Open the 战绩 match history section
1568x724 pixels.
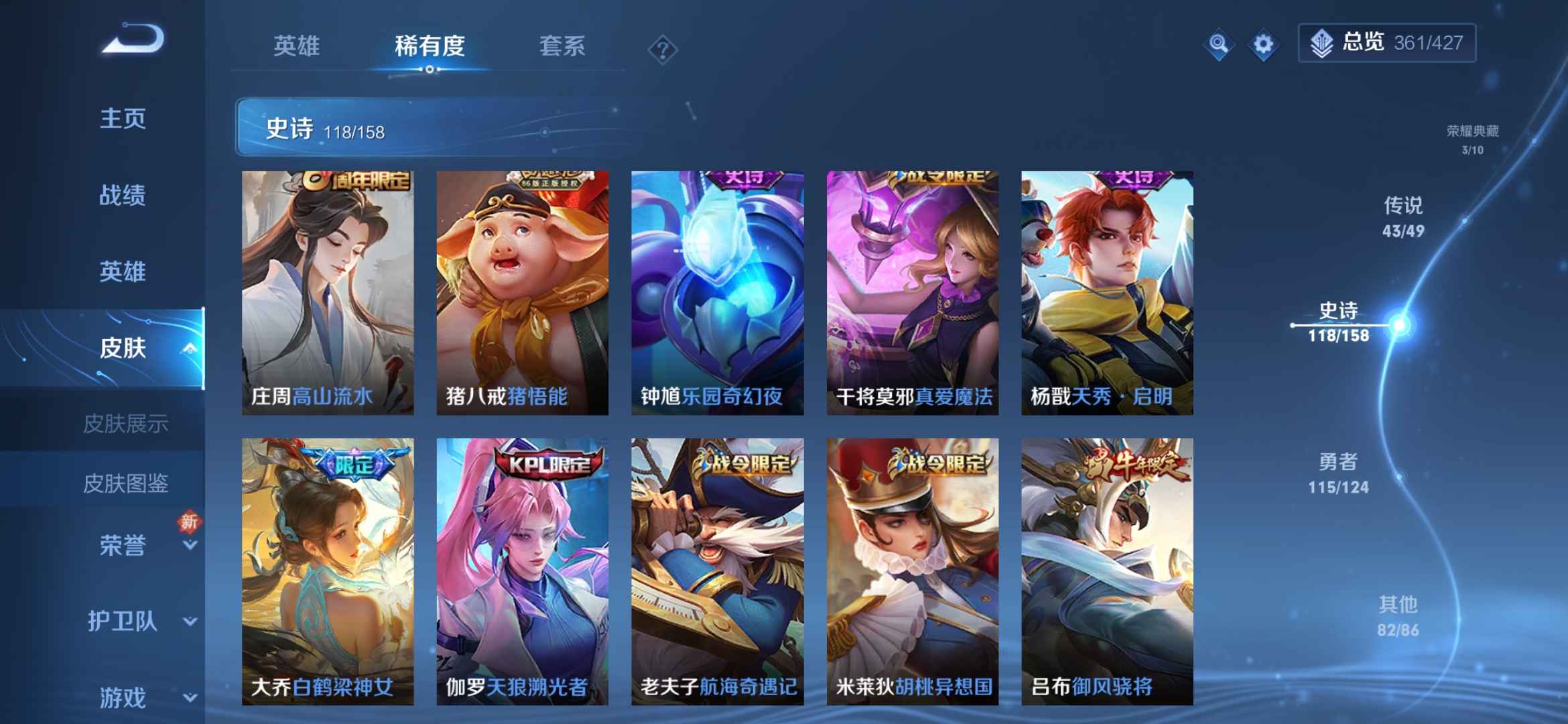[123, 196]
